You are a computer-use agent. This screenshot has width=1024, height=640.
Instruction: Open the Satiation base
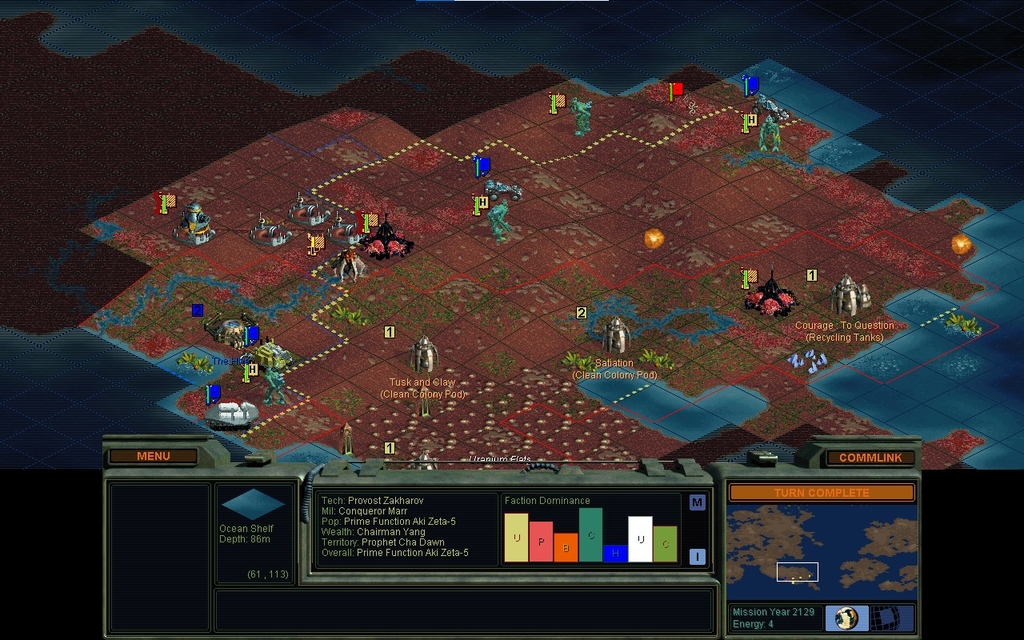pyautogui.click(x=615, y=336)
